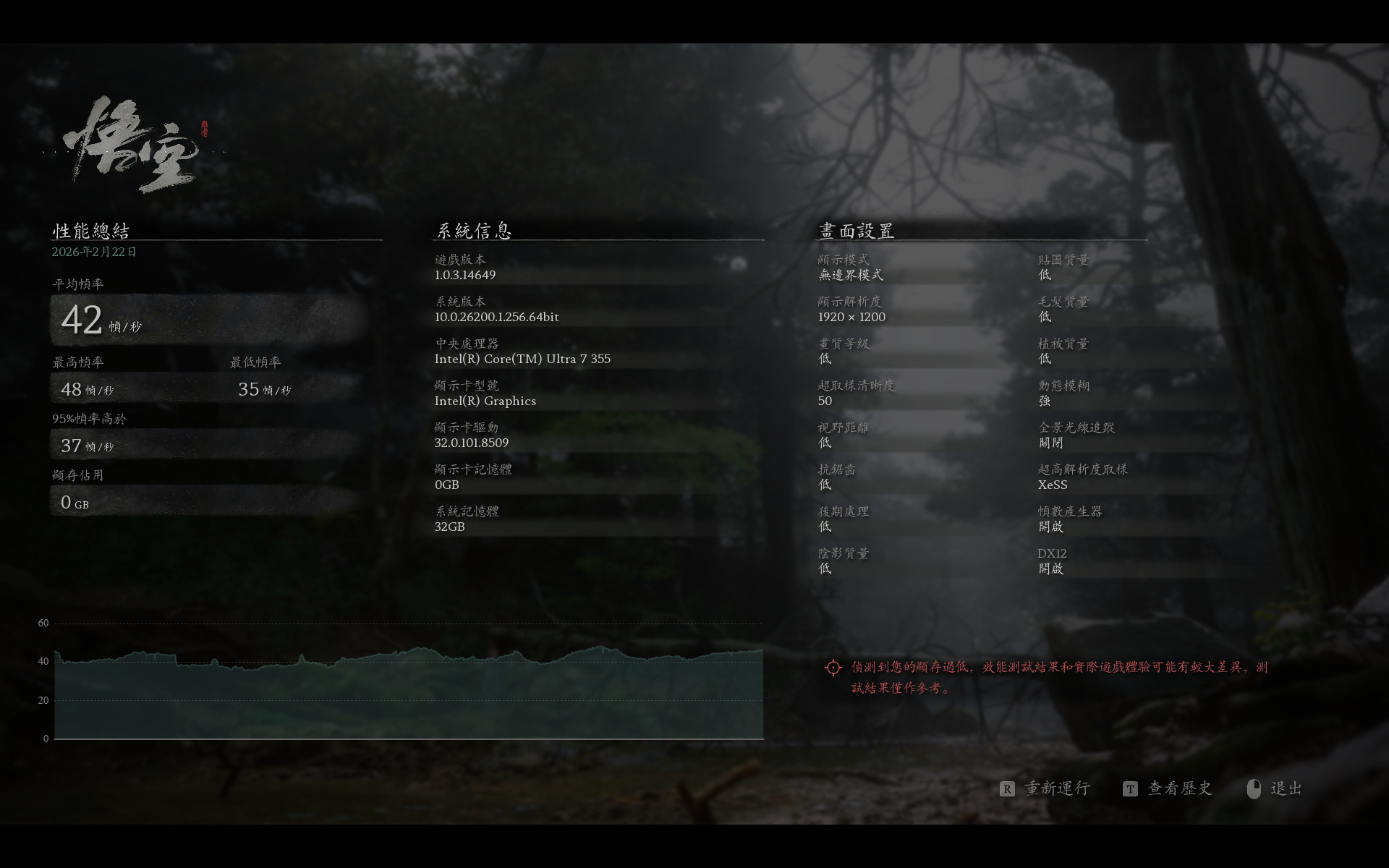
Task: Switch to the 畫面設置 section
Action: (x=856, y=230)
